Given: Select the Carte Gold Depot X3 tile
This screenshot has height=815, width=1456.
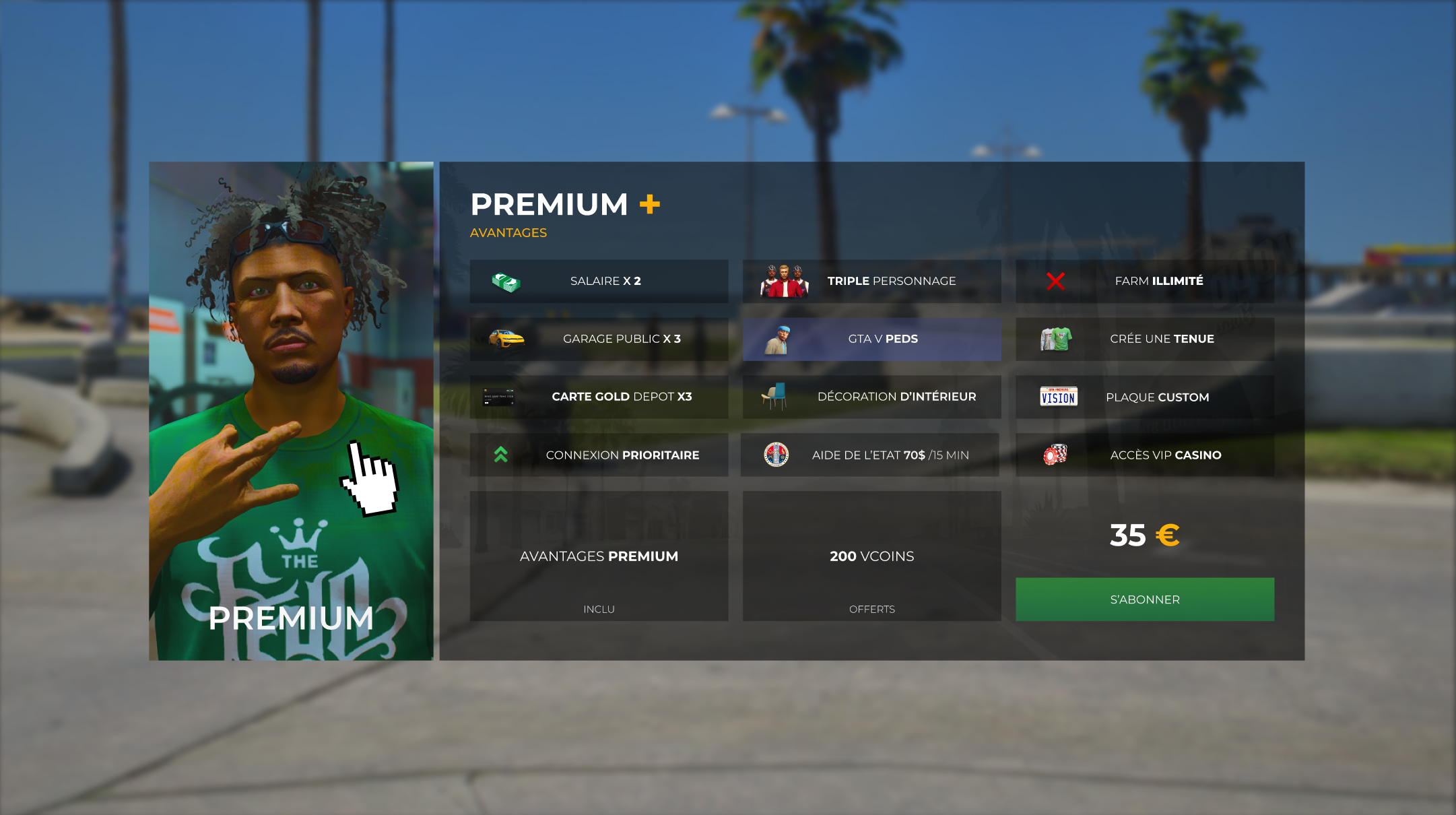Looking at the screenshot, I should pyautogui.click(x=599, y=397).
